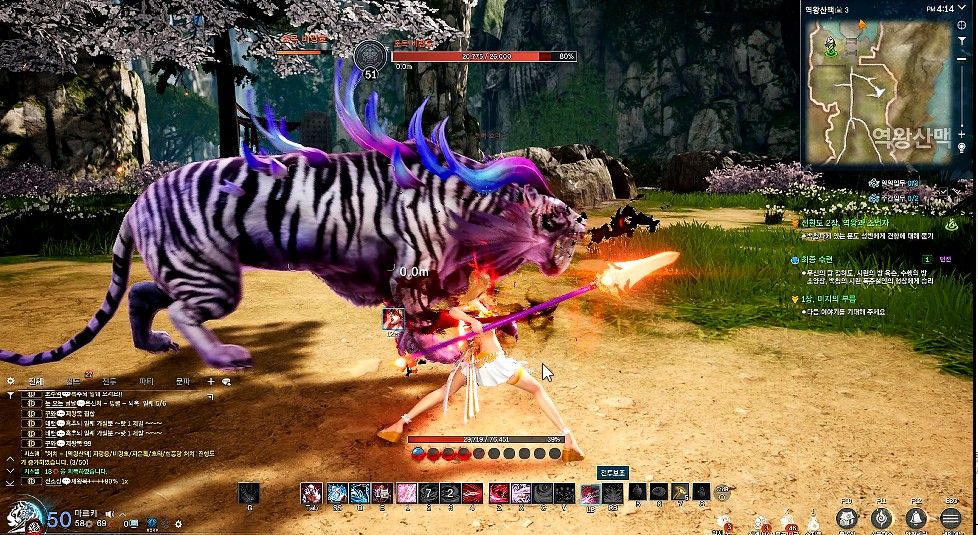Open the compass icon menu button
The image size is (978, 535).
(x=881, y=517)
